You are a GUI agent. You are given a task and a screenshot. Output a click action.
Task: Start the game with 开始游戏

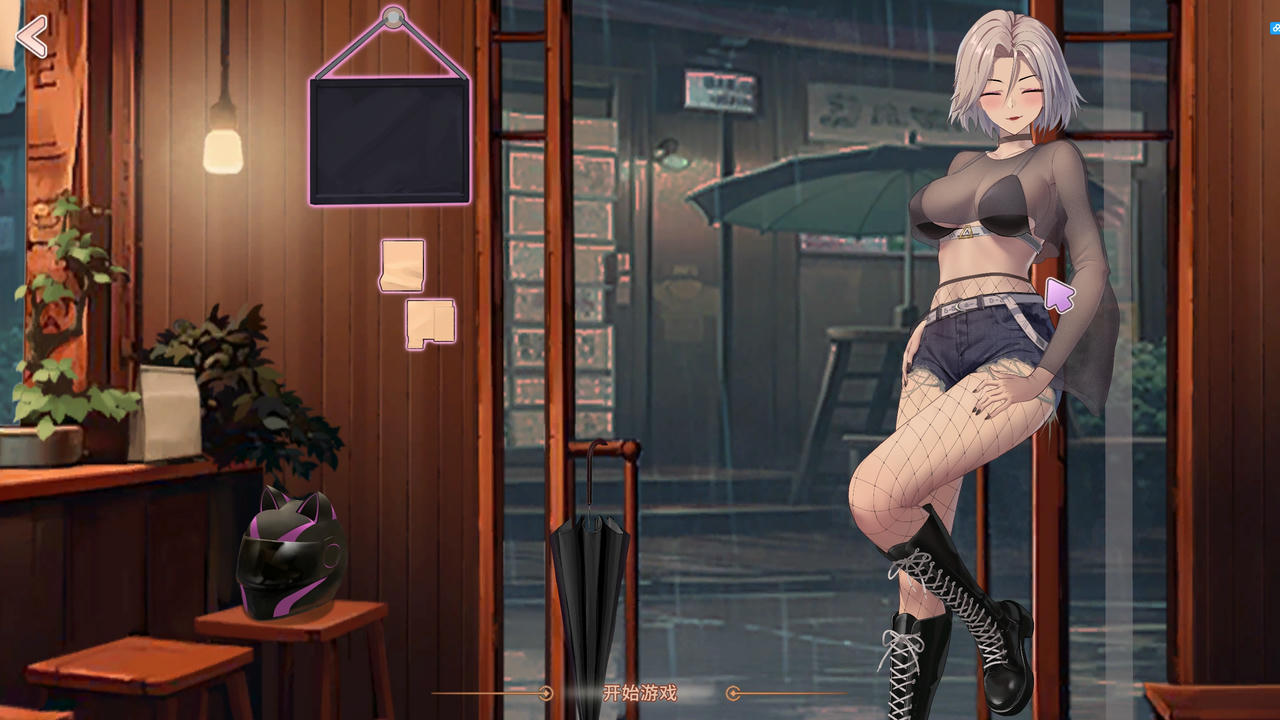click(x=640, y=693)
